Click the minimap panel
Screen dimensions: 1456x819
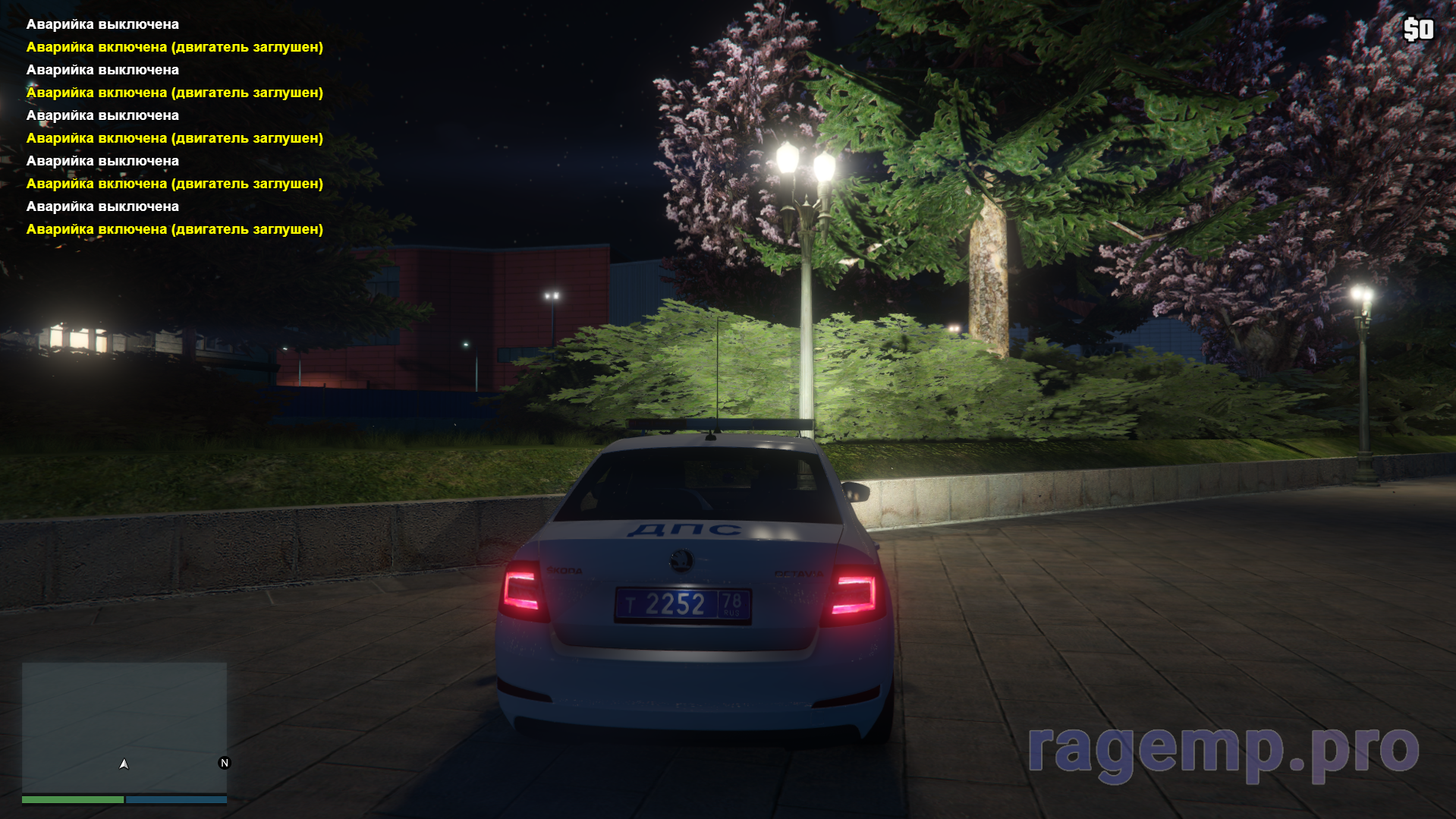(x=124, y=727)
